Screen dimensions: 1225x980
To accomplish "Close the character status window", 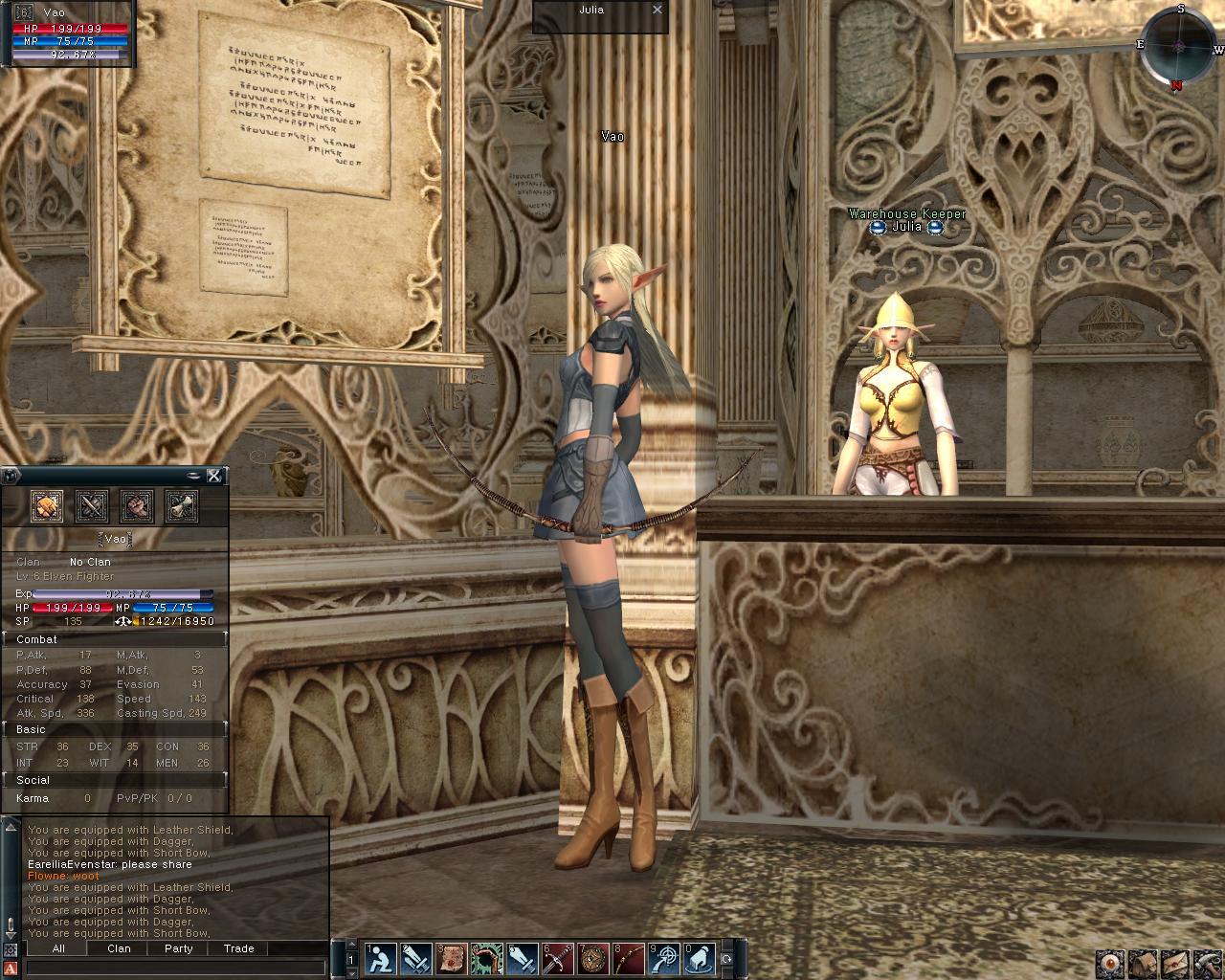I will tap(214, 476).
